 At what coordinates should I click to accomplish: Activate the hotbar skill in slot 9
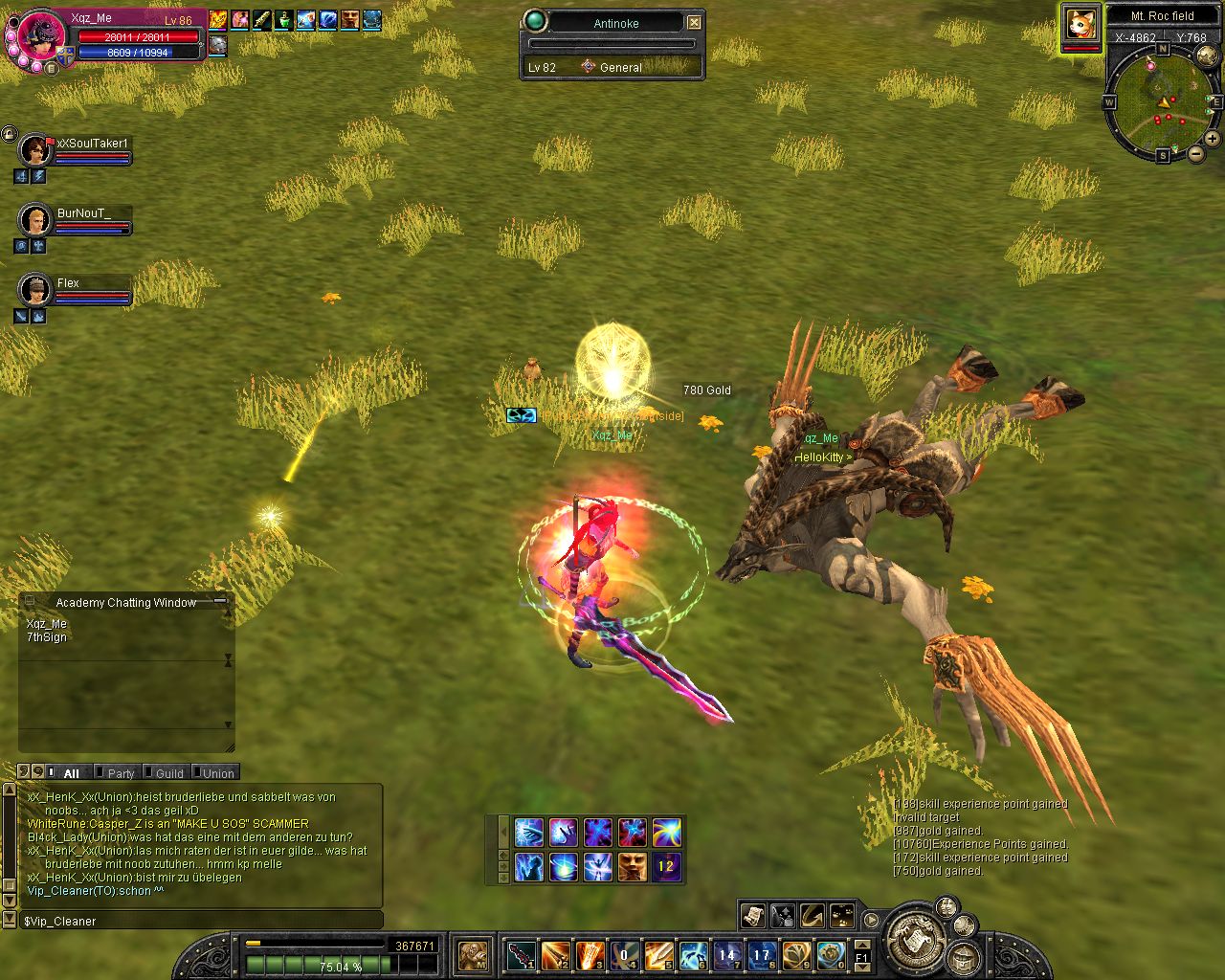[797, 954]
